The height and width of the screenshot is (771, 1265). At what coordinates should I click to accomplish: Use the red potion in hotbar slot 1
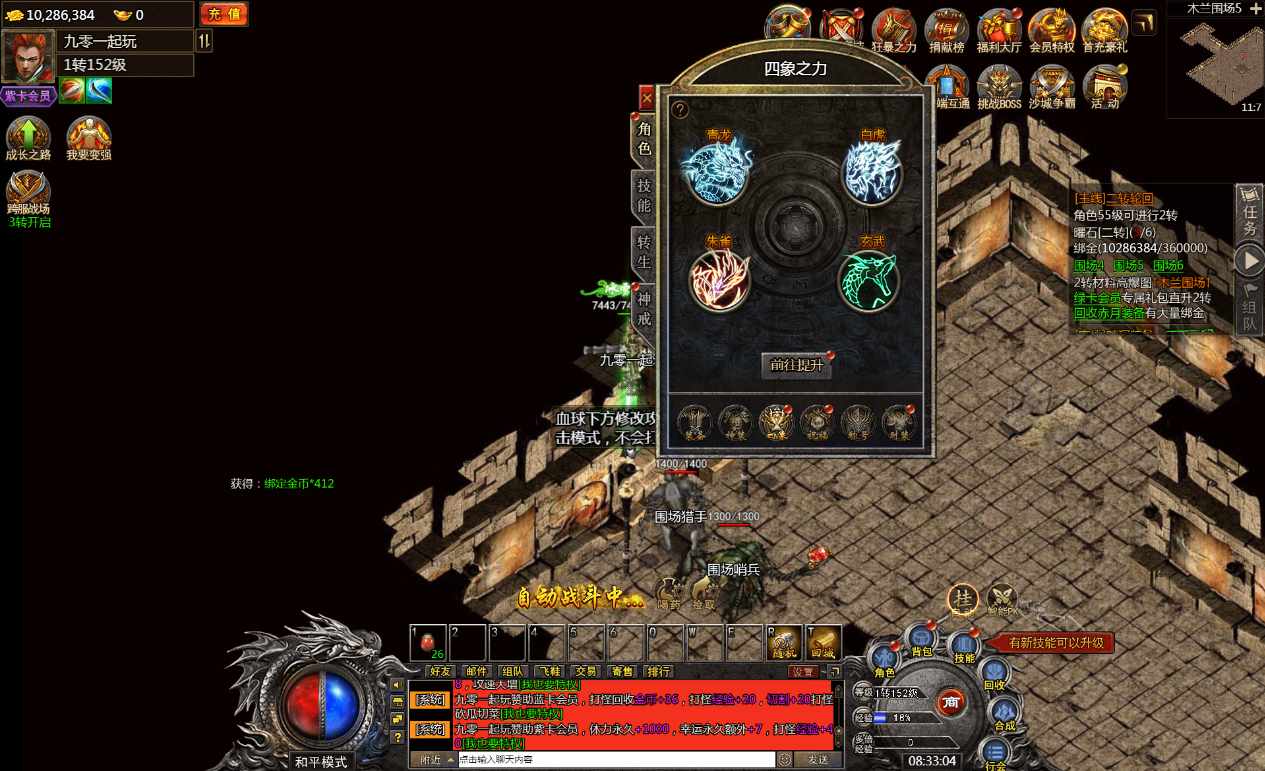point(428,642)
